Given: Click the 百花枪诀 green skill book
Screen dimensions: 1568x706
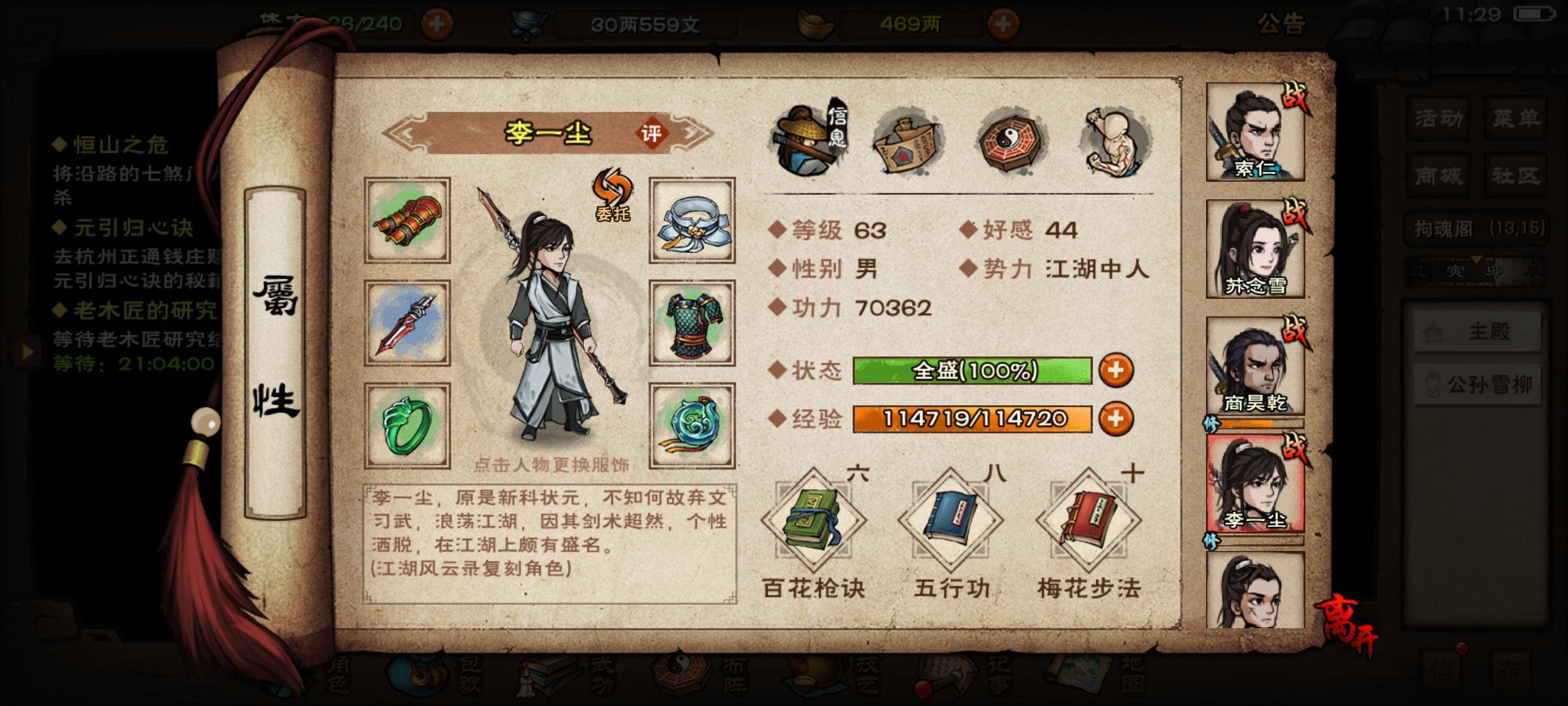Looking at the screenshot, I should pyautogui.click(x=815, y=520).
